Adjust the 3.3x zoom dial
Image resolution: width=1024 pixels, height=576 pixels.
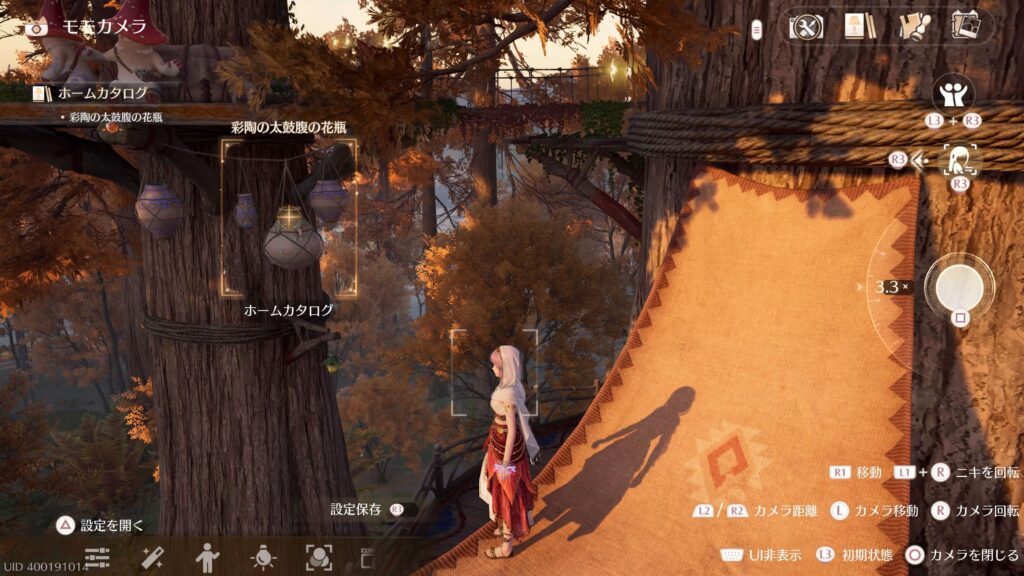(x=889, y=287)
